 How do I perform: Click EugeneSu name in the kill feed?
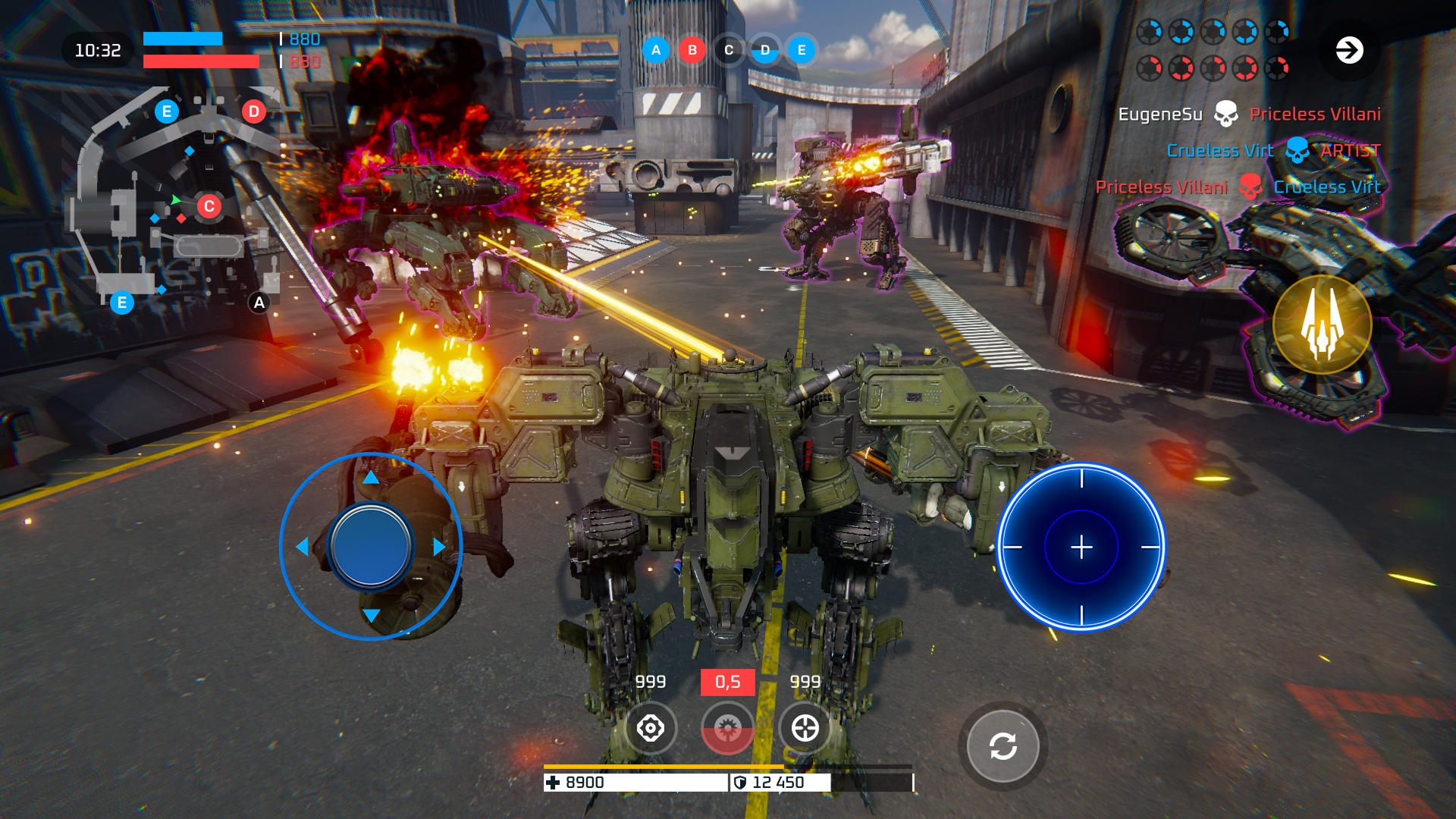click(x=1160, y=113)
